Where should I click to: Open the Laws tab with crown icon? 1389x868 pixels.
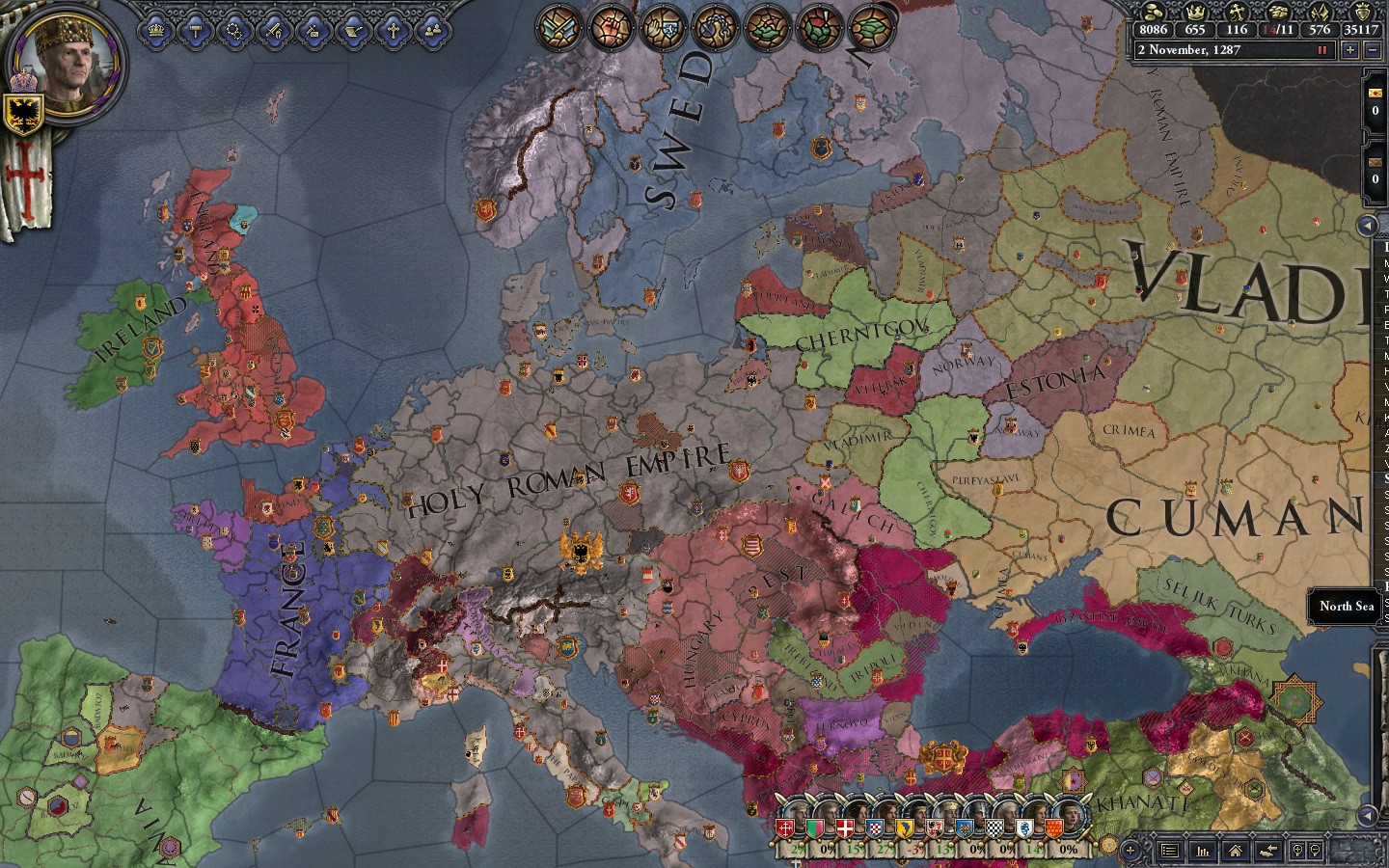tap(157, 31)
